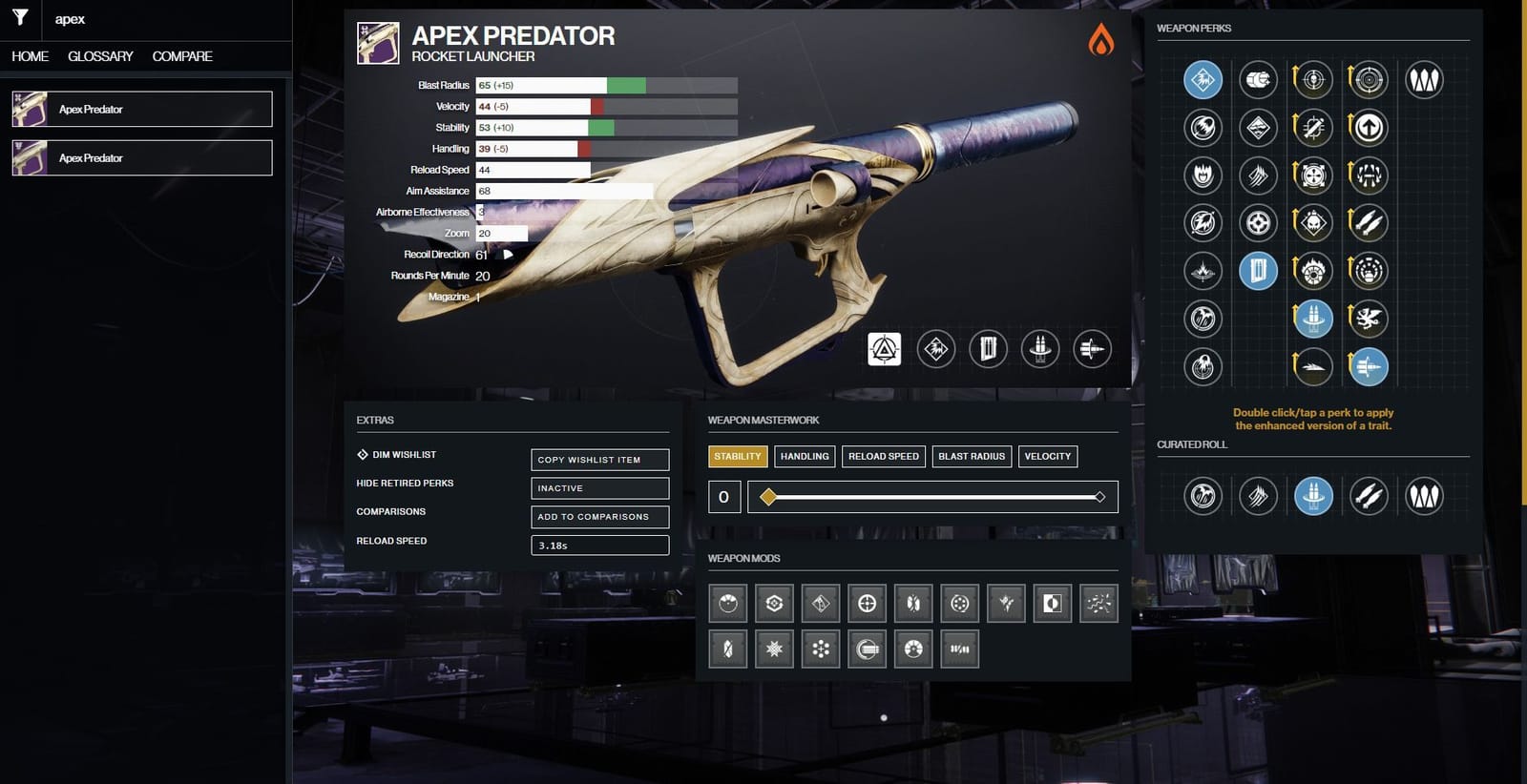Select the last curated roll perk icon

pyautogui.click(x=1425, y=496)
